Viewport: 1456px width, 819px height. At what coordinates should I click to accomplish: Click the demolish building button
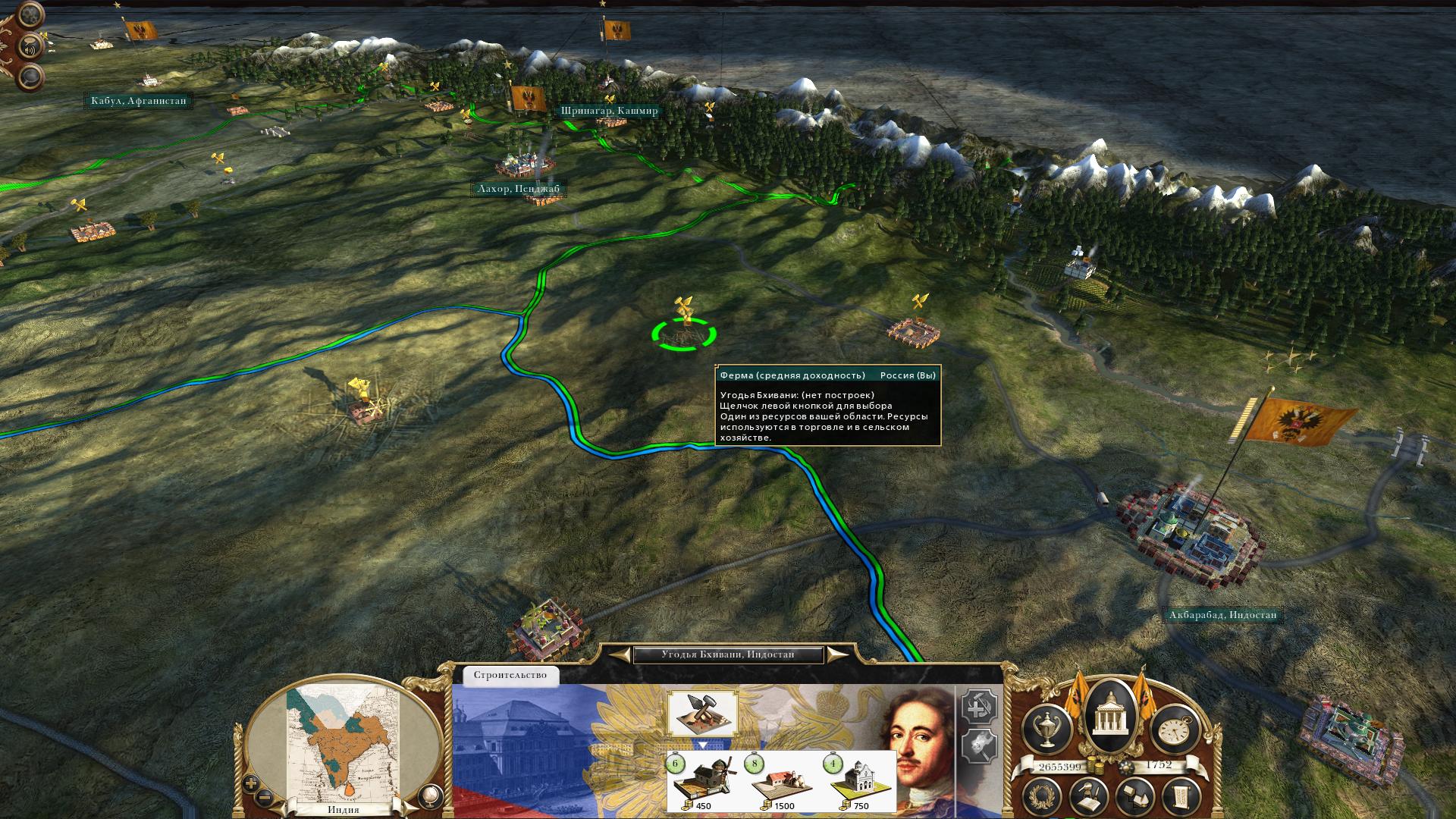click(x=979, y=745)
